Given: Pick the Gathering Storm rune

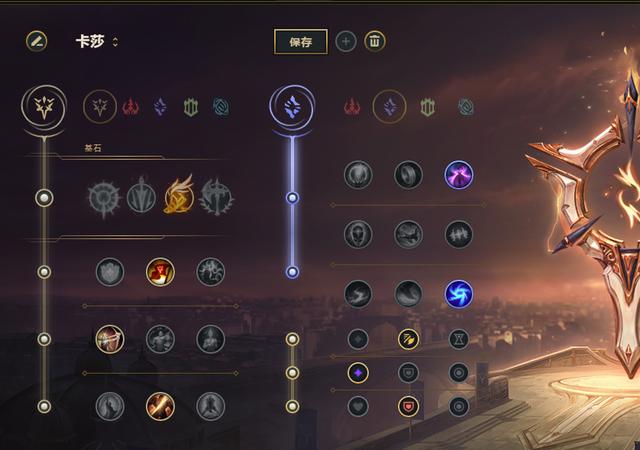Looking at the screenshot, I should point(459,293).
